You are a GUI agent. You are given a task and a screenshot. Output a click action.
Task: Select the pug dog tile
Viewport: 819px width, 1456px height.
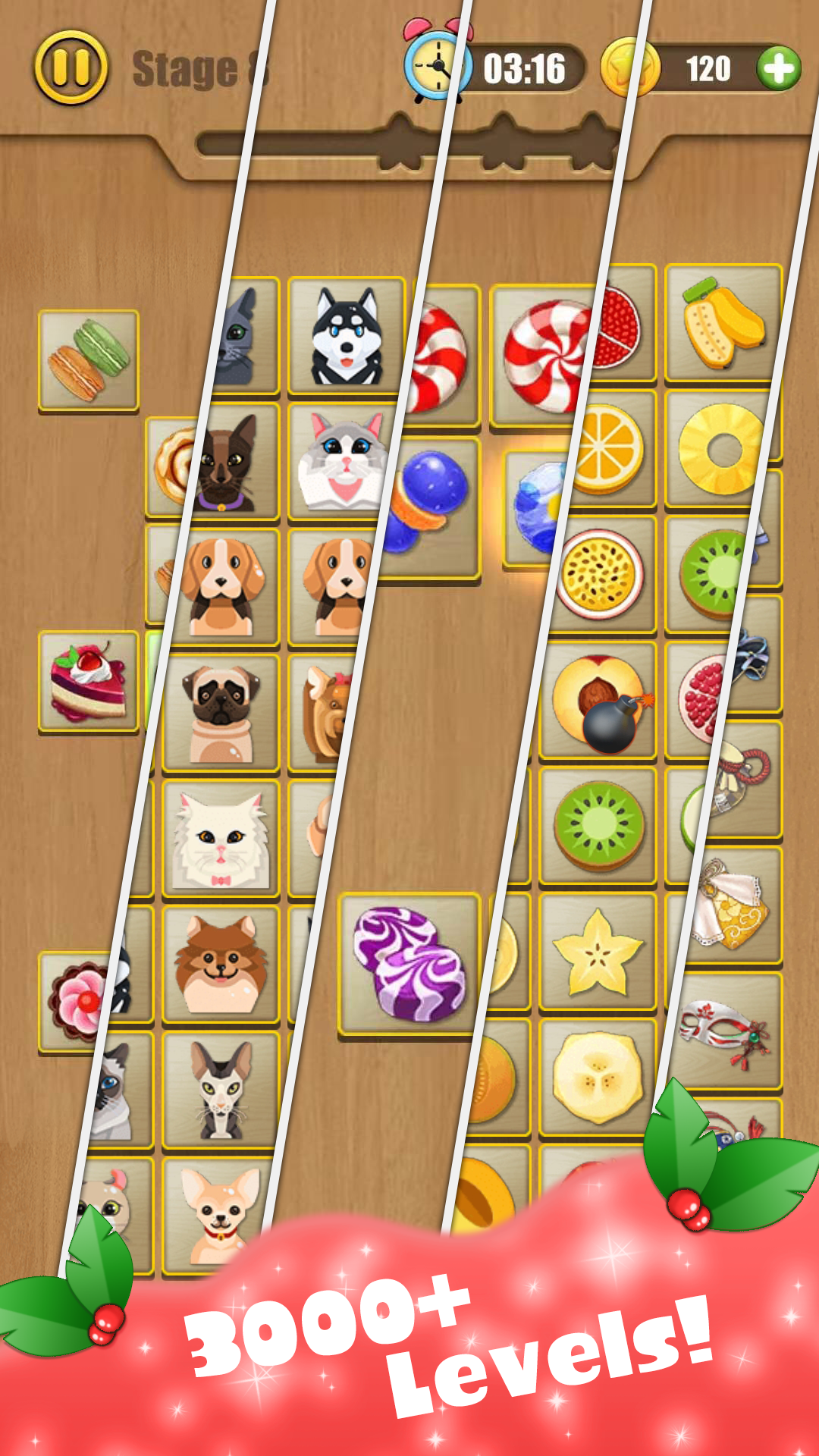220,713
